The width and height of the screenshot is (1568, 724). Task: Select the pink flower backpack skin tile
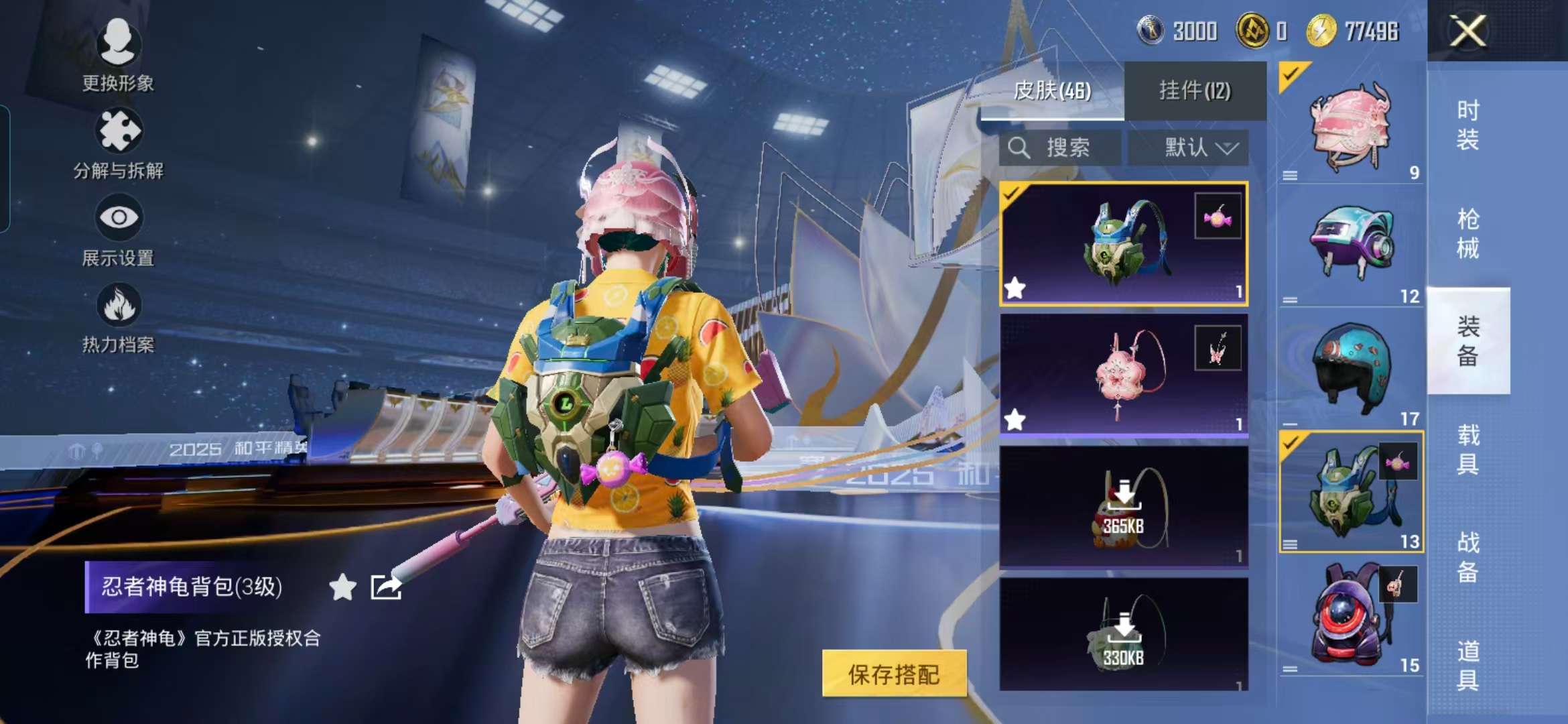point(1123,375)
